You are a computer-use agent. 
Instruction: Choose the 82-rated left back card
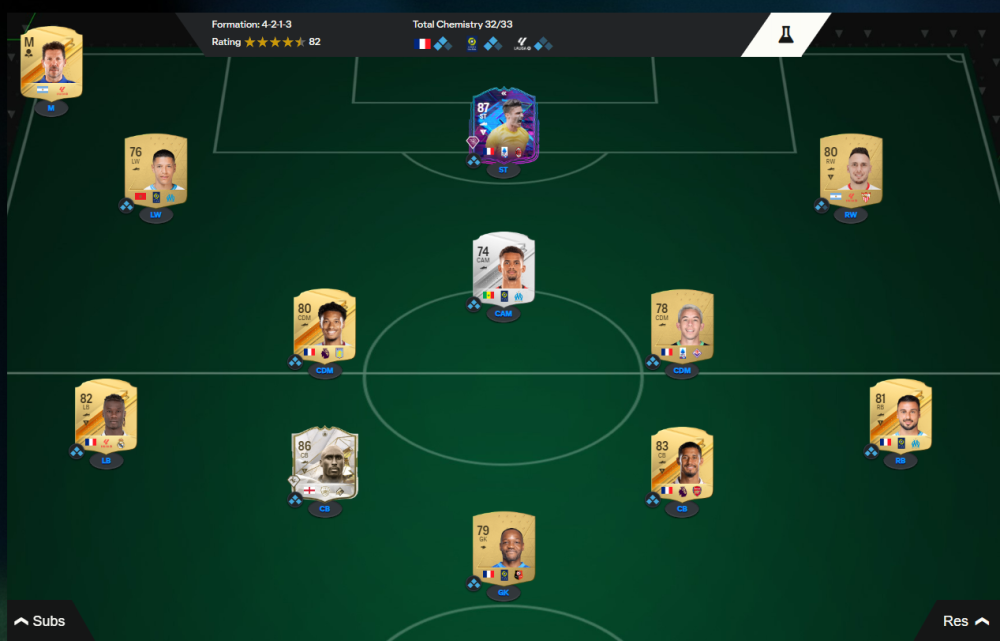pos(106,415)
